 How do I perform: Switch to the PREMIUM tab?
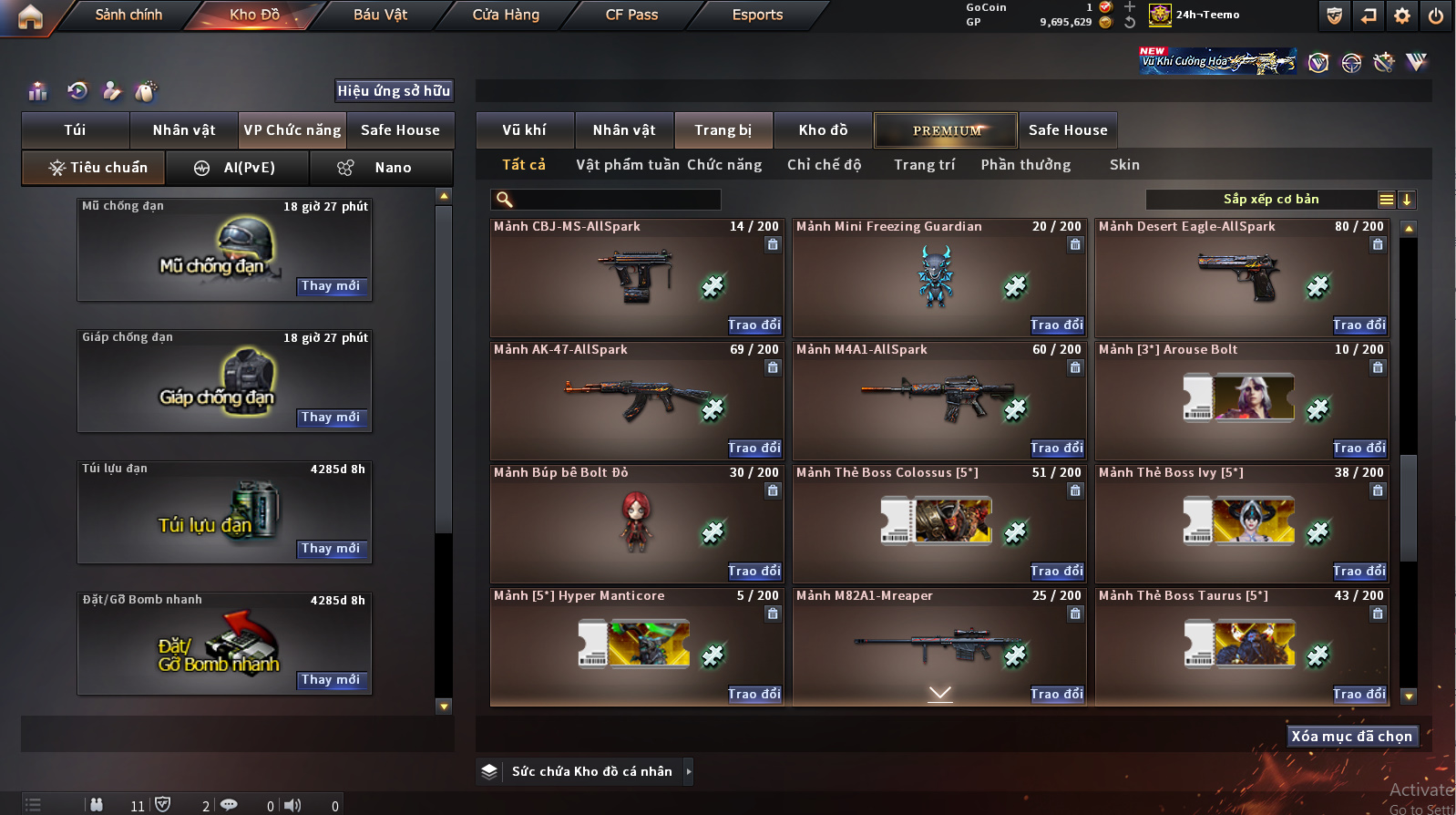point(946,130)
